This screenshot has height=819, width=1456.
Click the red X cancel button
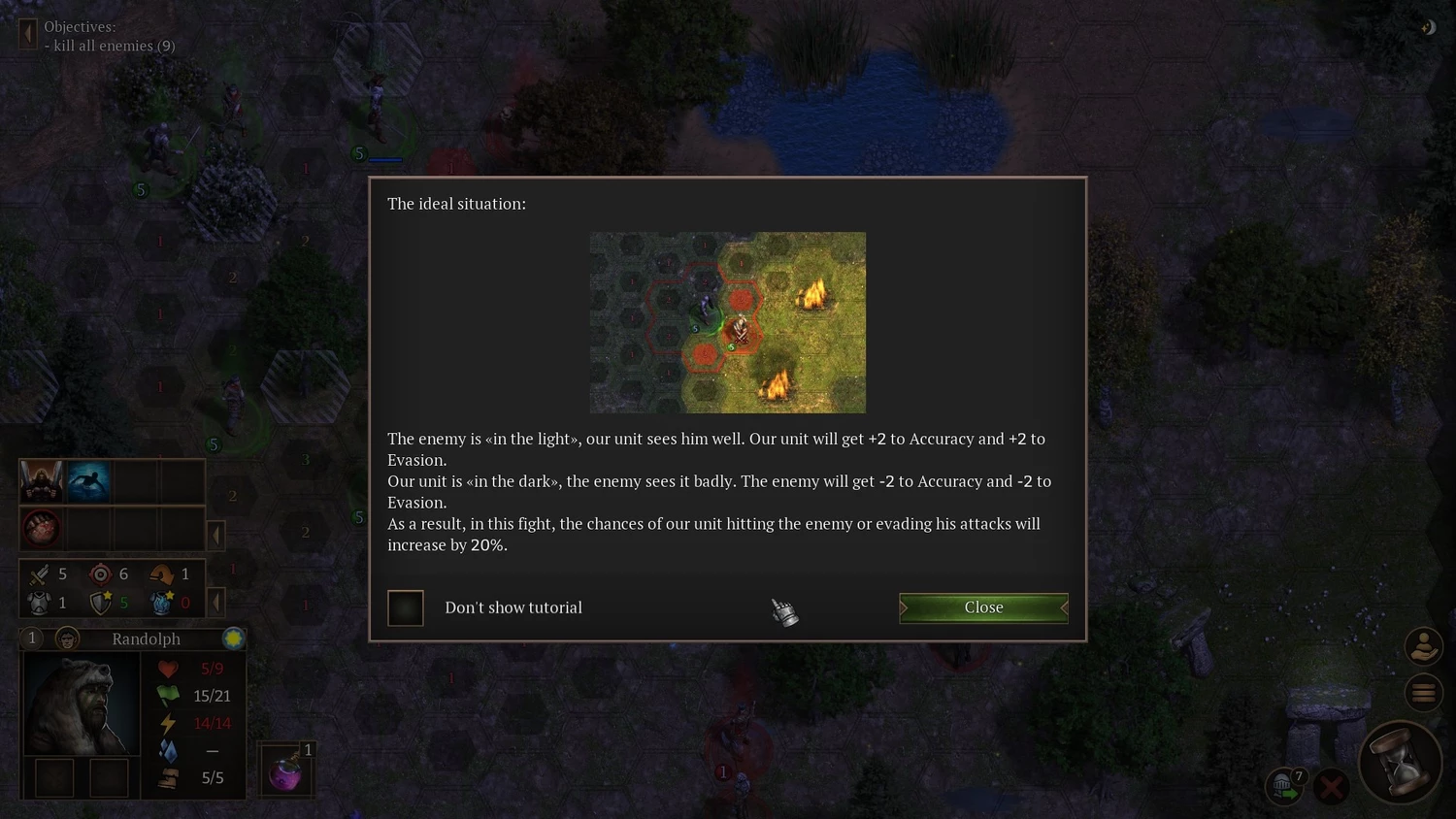(1331, 786)
